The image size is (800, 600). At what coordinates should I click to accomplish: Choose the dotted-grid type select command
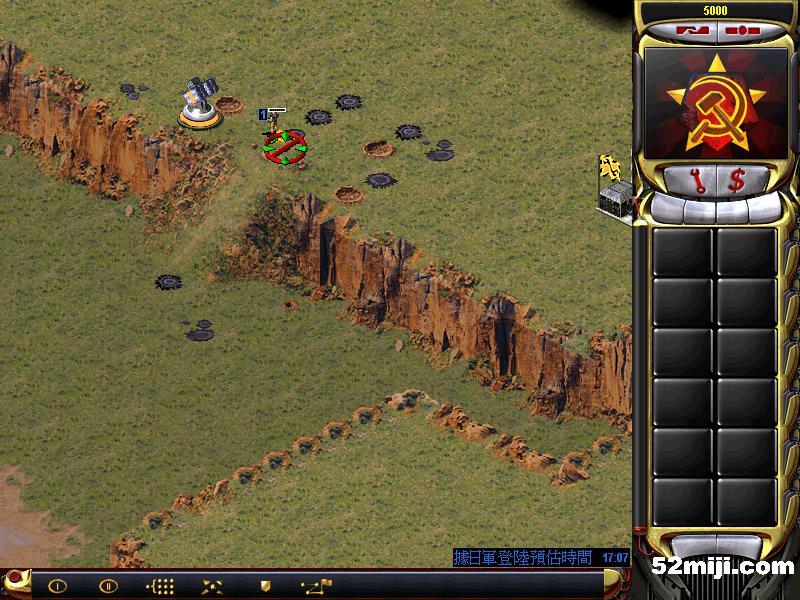[x=160, y=585]
